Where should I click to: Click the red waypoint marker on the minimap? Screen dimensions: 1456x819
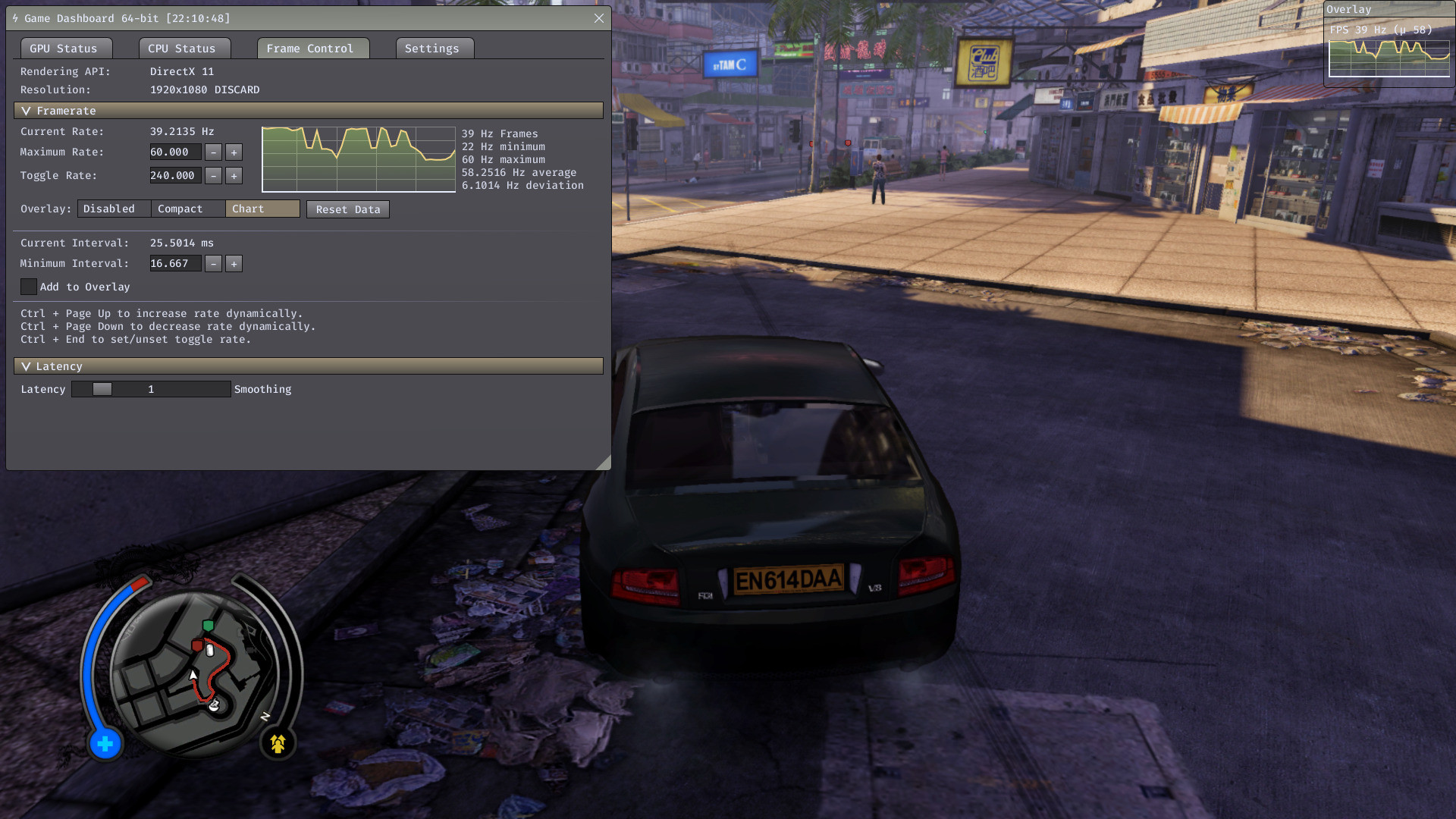coord(197,645)
